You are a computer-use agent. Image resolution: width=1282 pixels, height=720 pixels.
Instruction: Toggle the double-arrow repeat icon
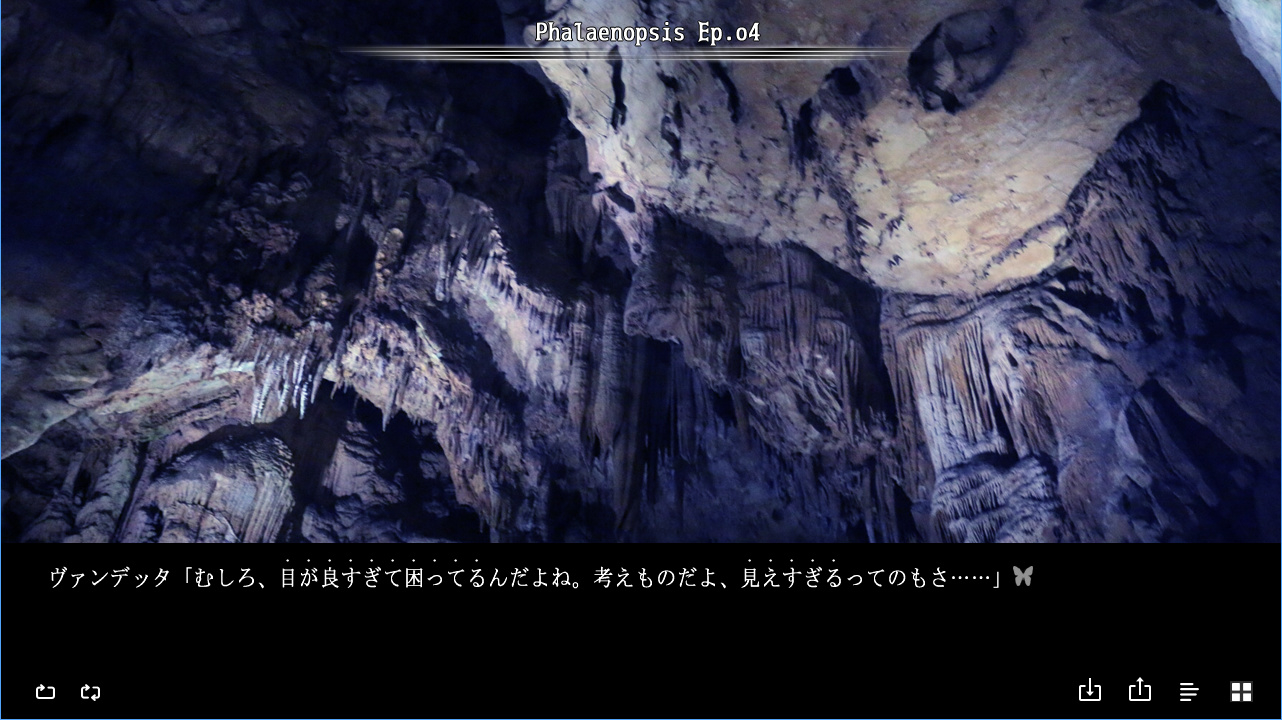click(x=90, y=691)
